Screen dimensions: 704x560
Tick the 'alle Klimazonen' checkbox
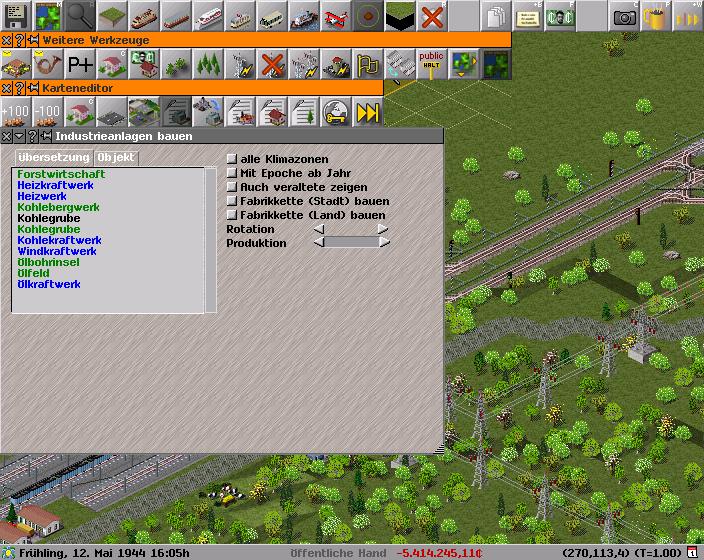pyautogui.click(x=232, y=159)
